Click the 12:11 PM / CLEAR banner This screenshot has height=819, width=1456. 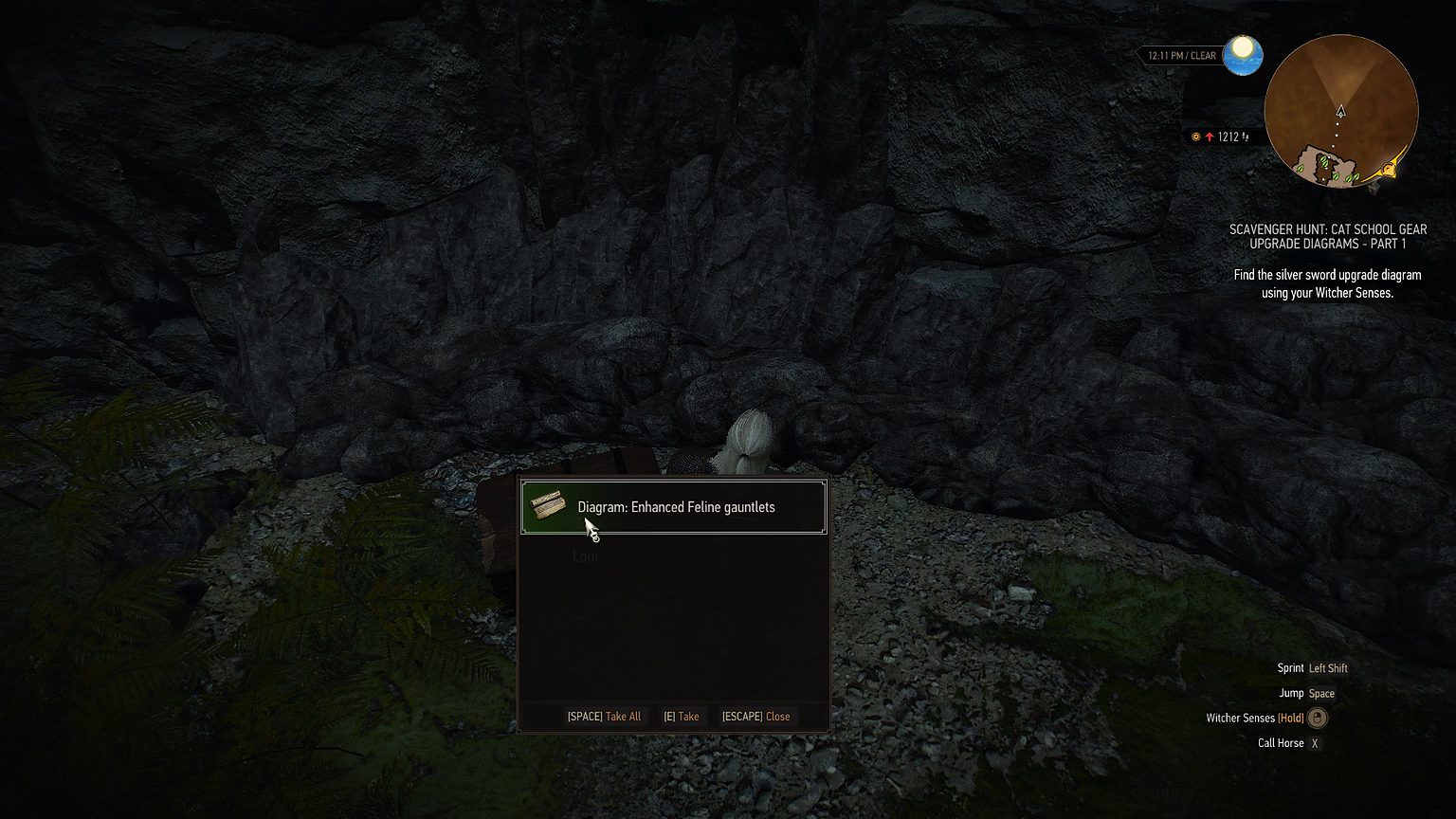click(x=1183, y=55)
